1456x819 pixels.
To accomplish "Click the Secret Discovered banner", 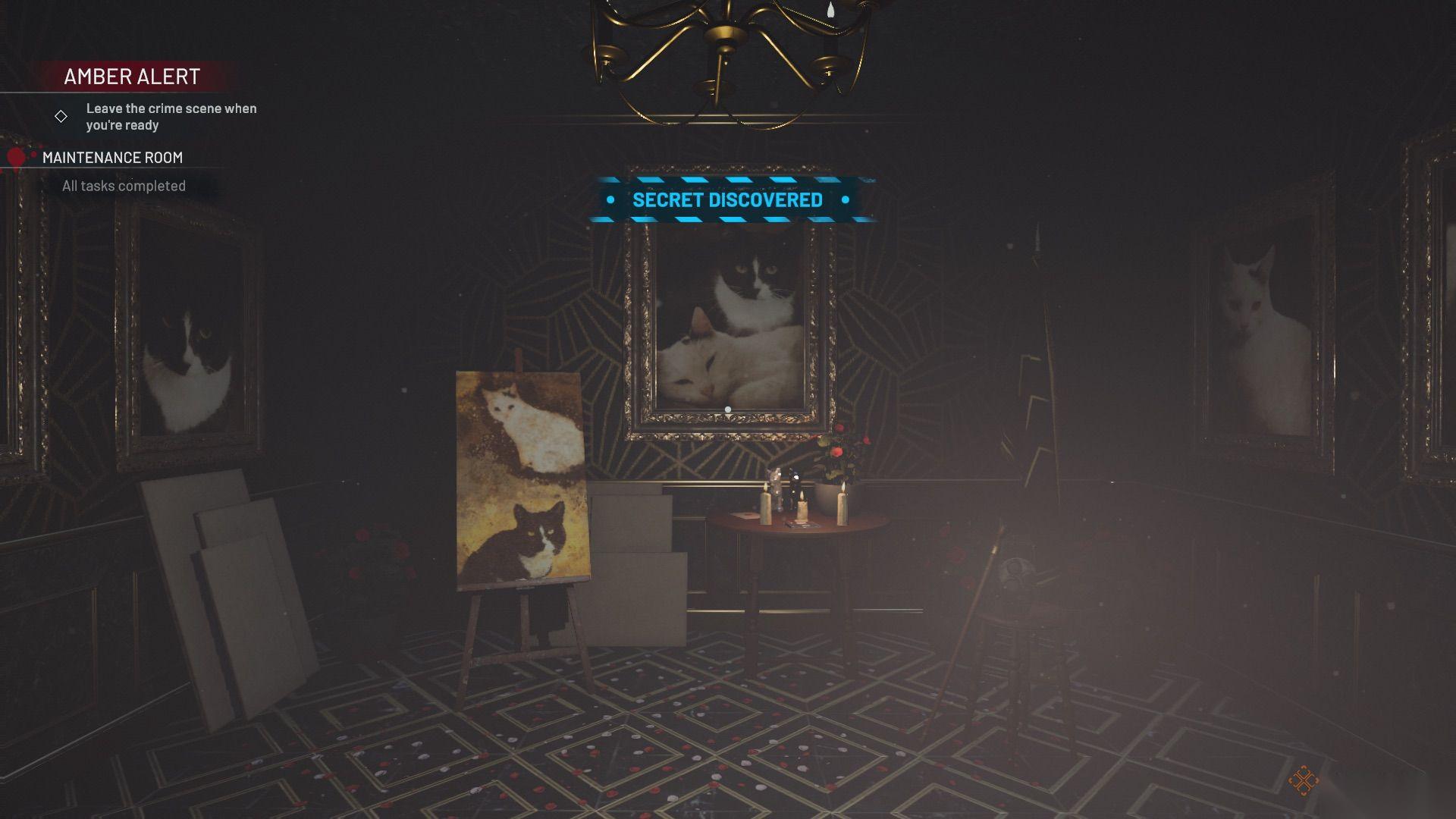I will [x=727, y=200].
